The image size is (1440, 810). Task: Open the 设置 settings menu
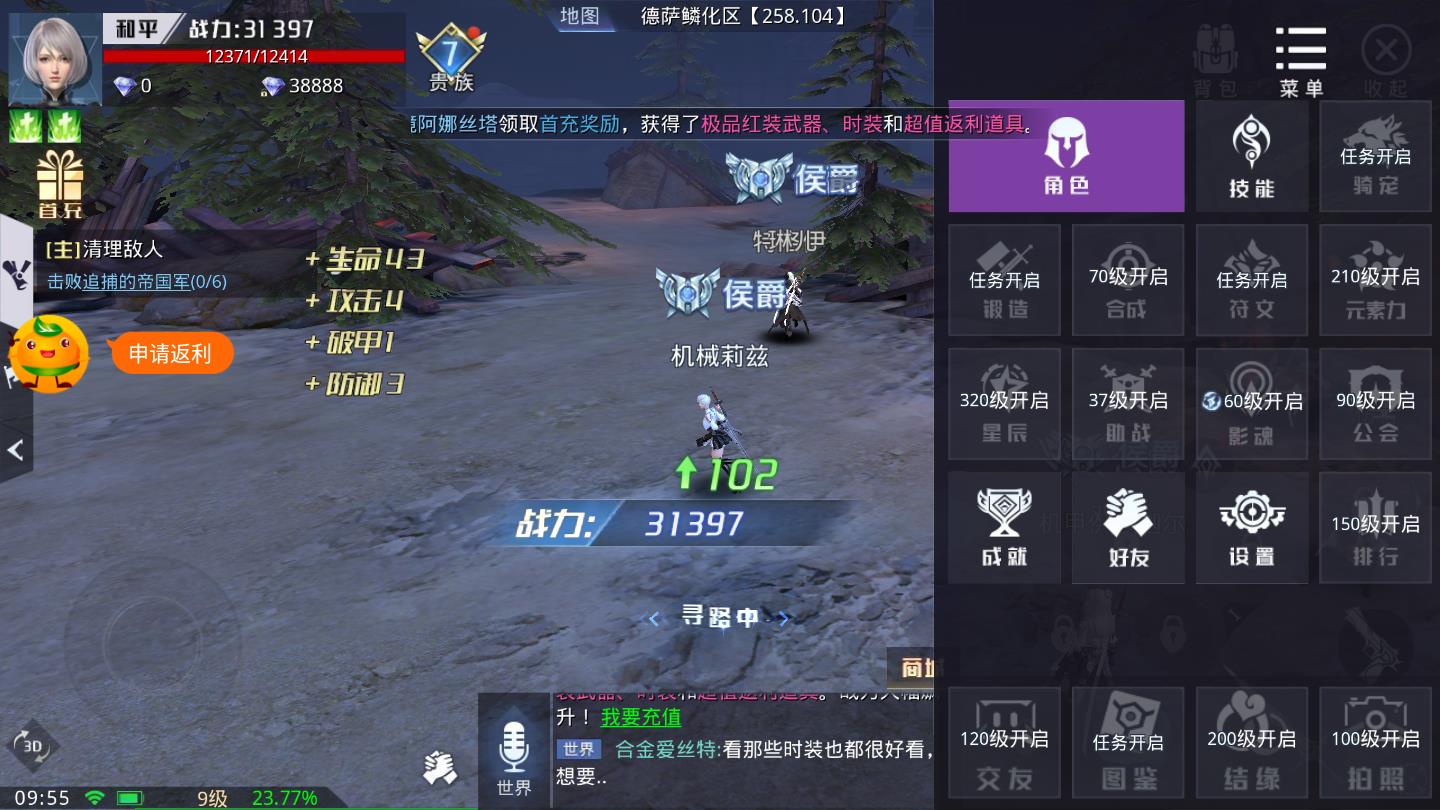click(1252, 528)
